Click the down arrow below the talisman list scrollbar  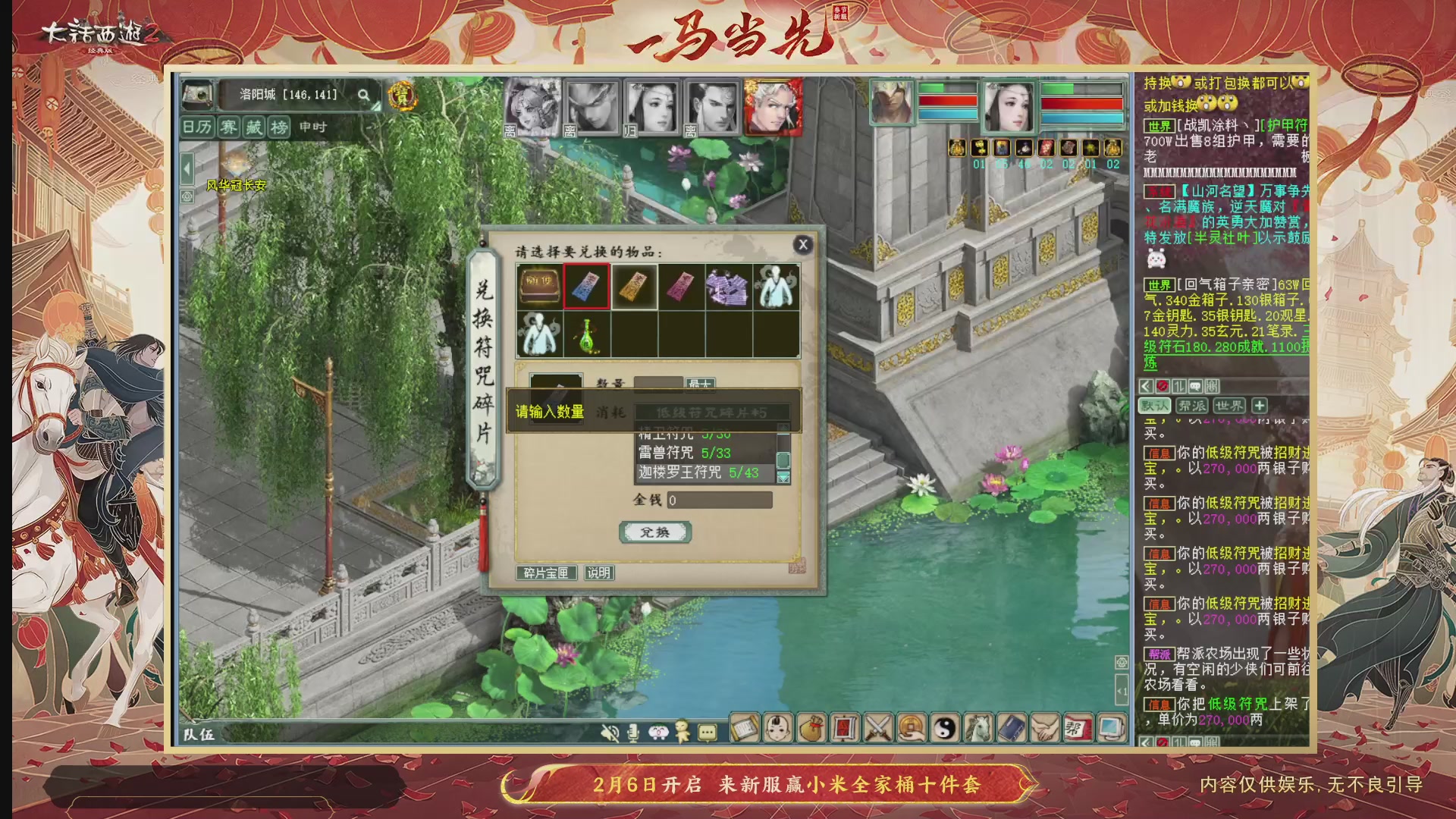783,477
